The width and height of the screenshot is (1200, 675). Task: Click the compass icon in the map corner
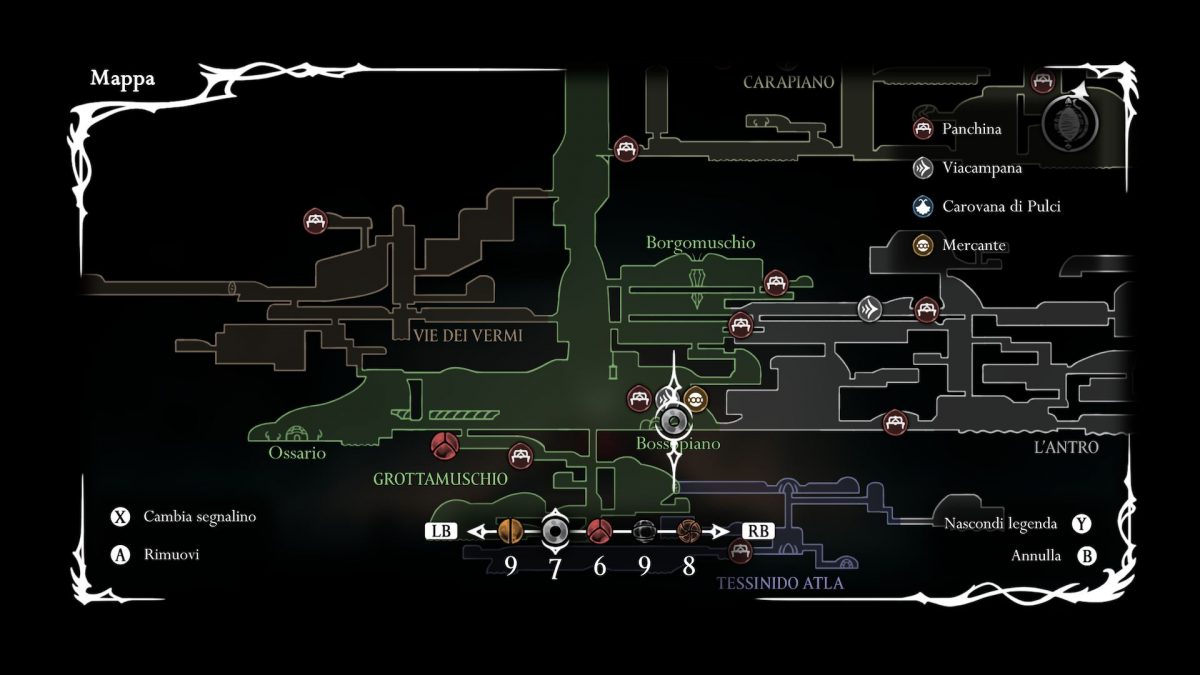(x=1070, y=125)
